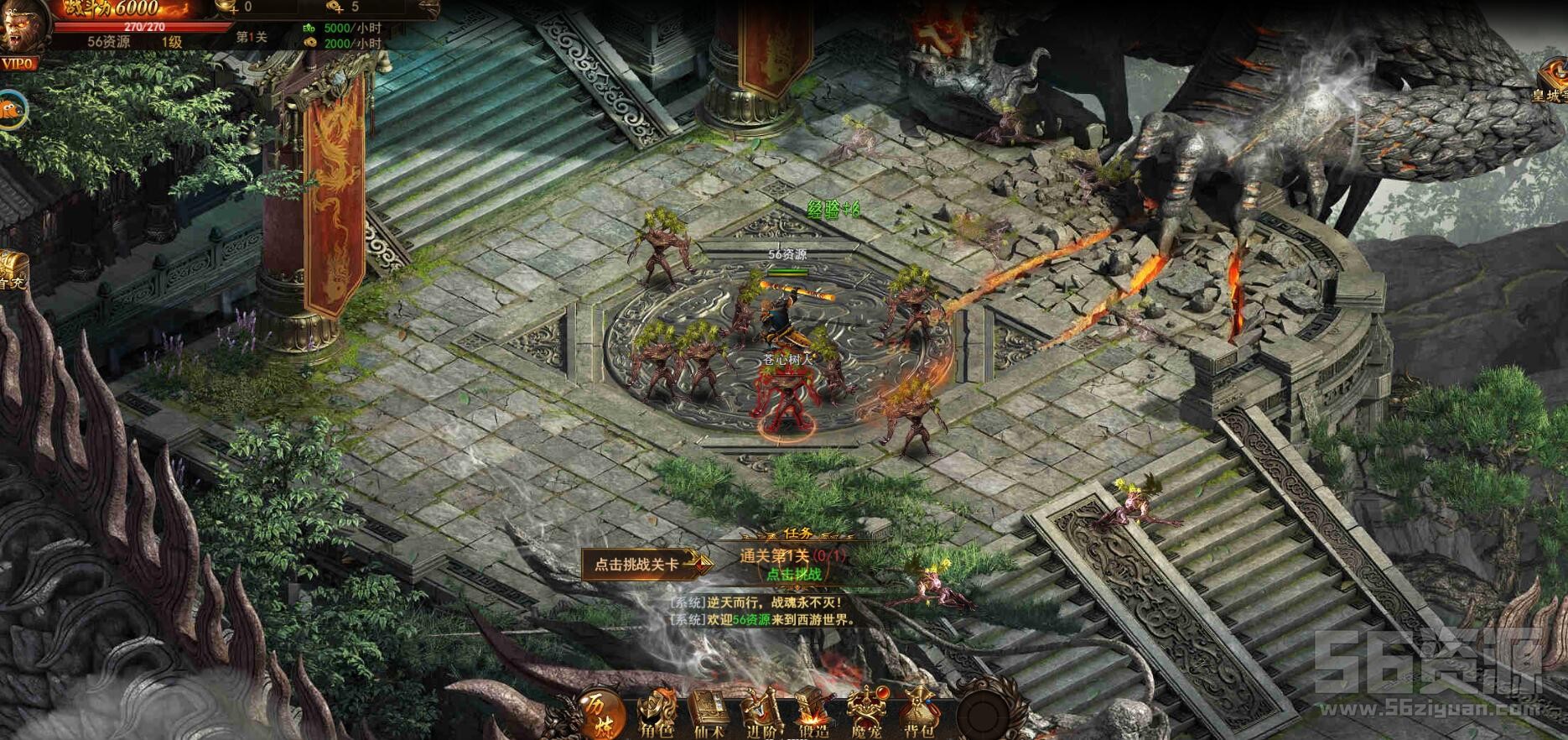
Task: Click the round orange creature icon
Action: pos(12,108)
